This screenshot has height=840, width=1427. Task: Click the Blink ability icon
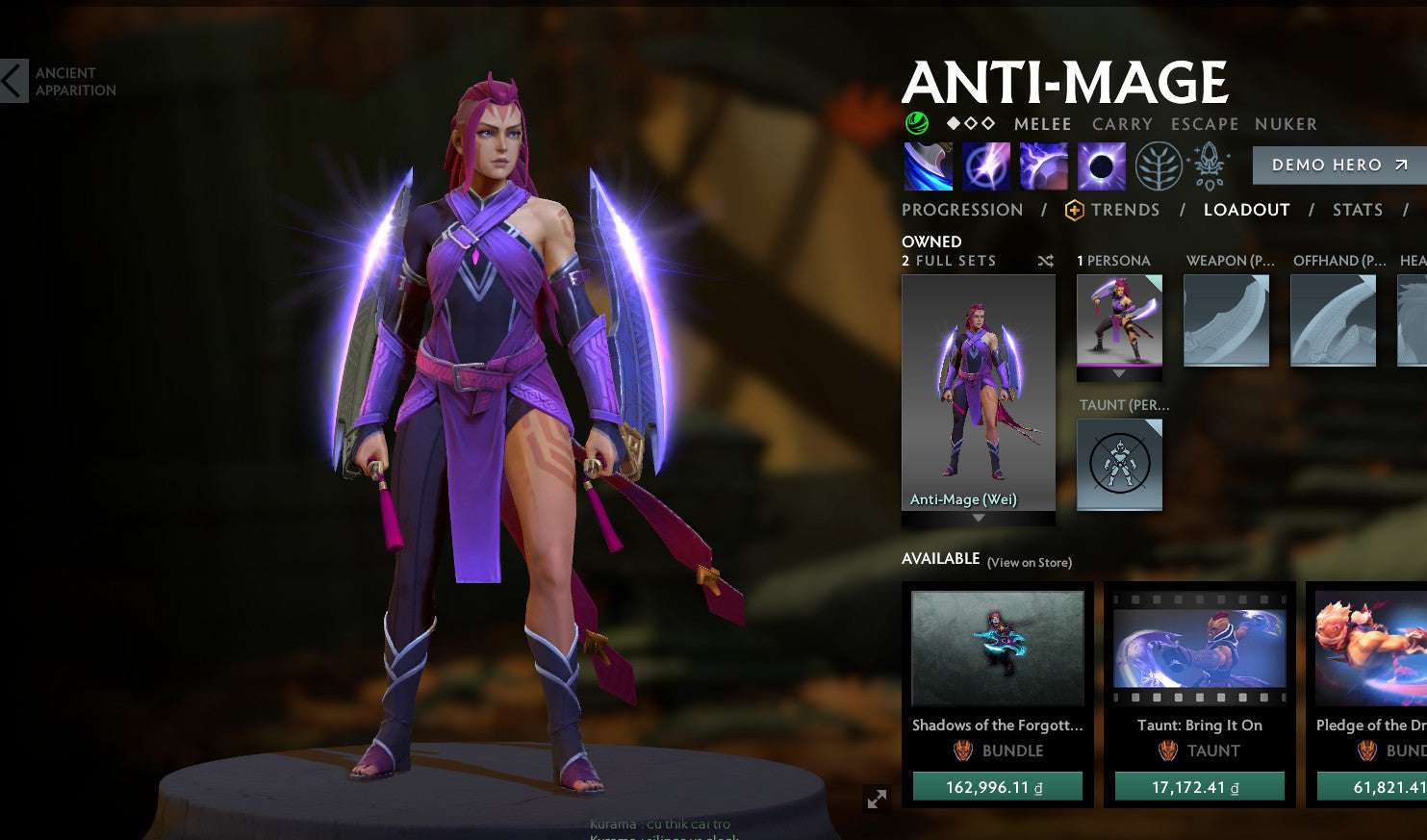tap(985, 165)
